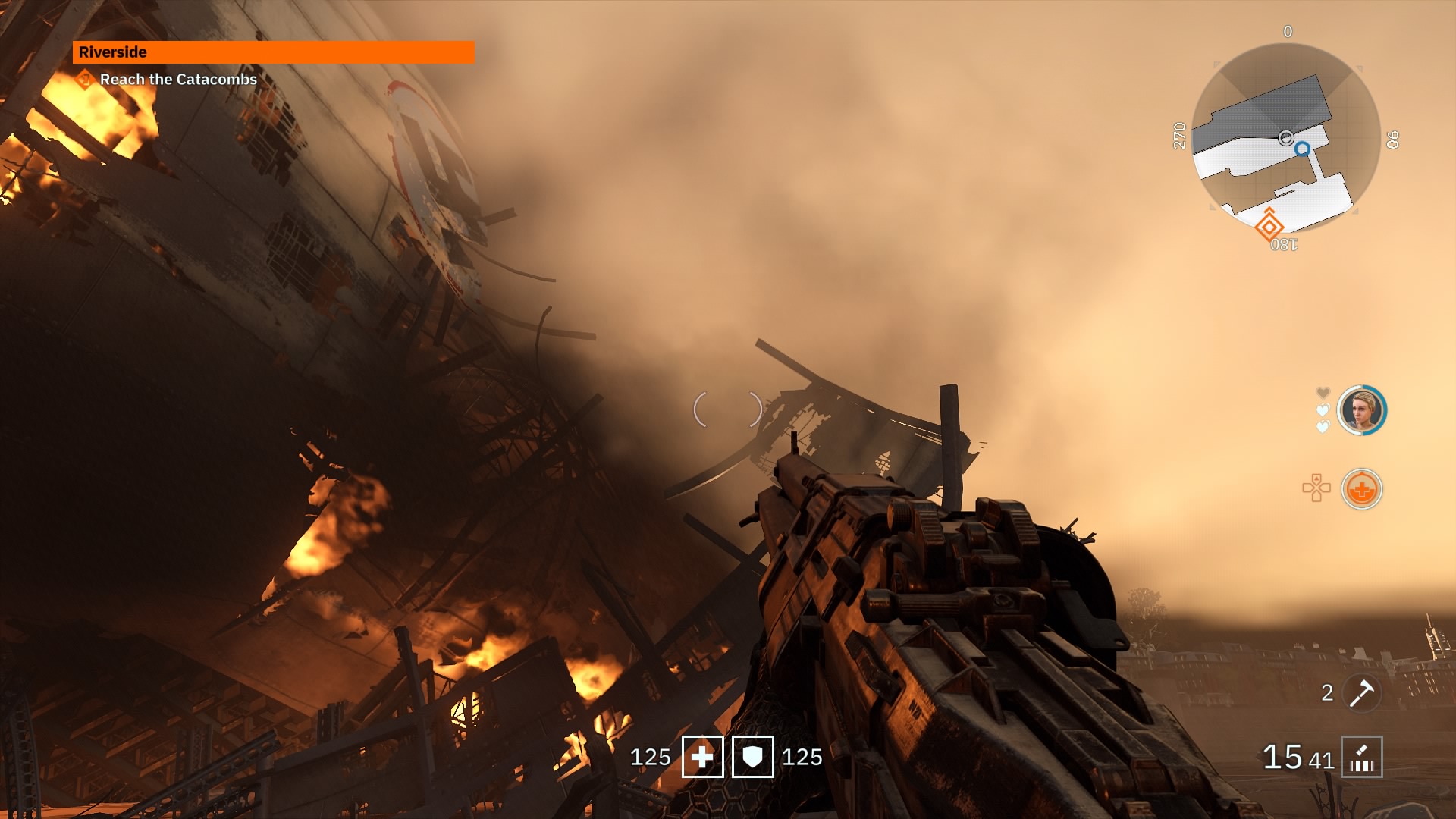Select the throwing hatchet icon
Image resolution: width=1456 pixels, height=819 pixels.
click(x=1362, y=692)
